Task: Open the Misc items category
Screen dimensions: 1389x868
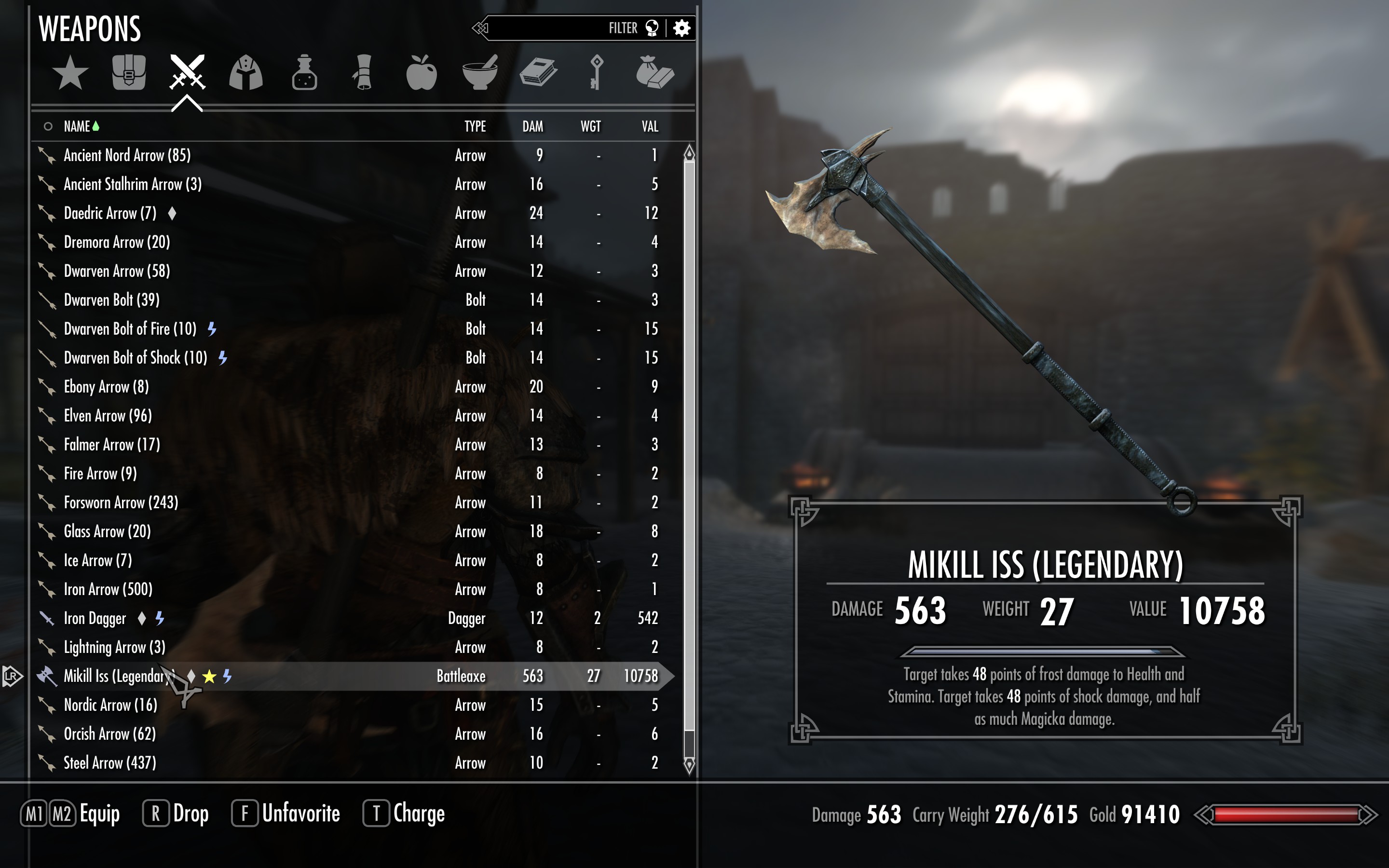Action: (x=655, y=73)
